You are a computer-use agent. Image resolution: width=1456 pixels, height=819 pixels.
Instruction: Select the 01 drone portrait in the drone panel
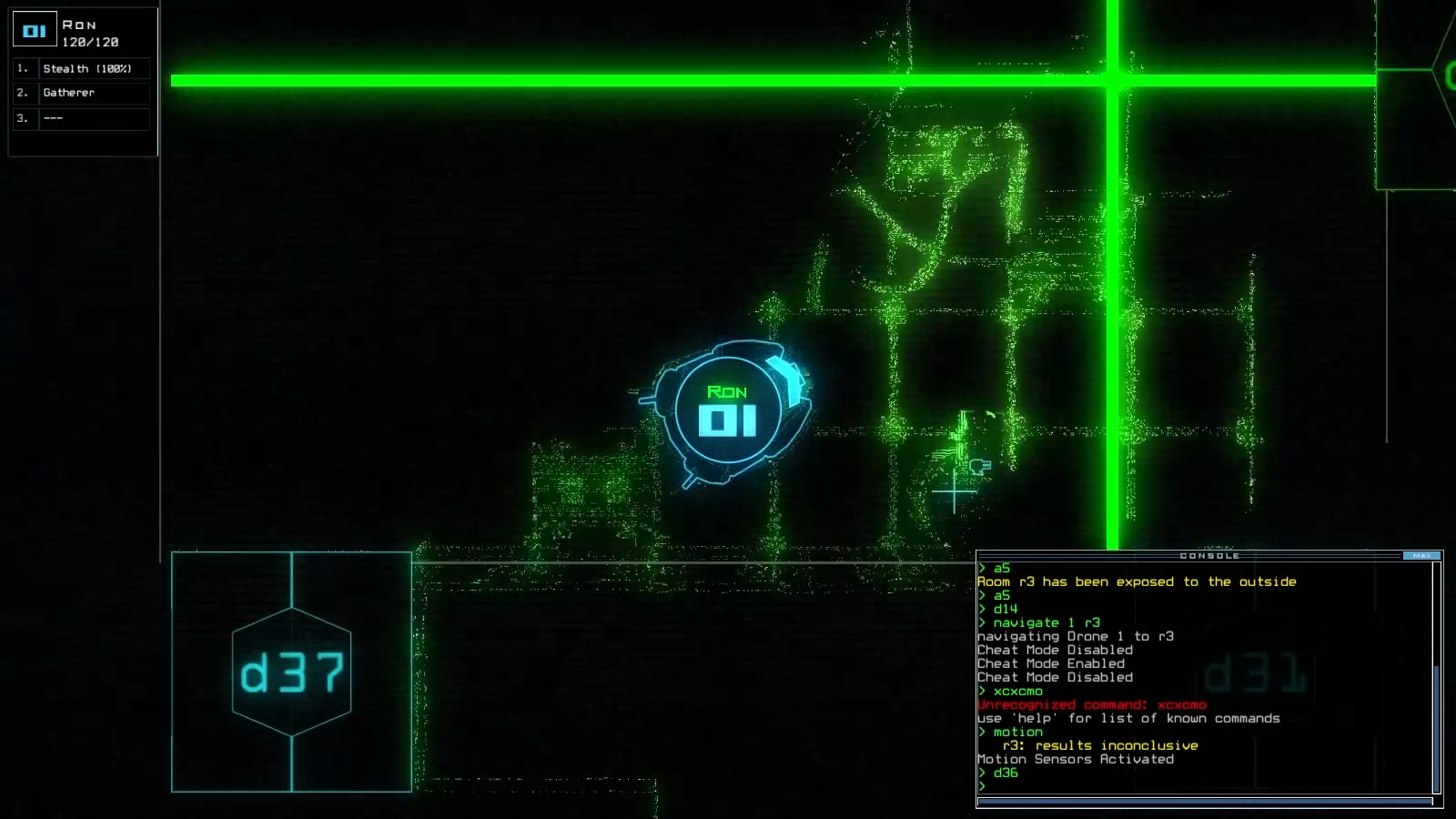[x=35, y=29]
